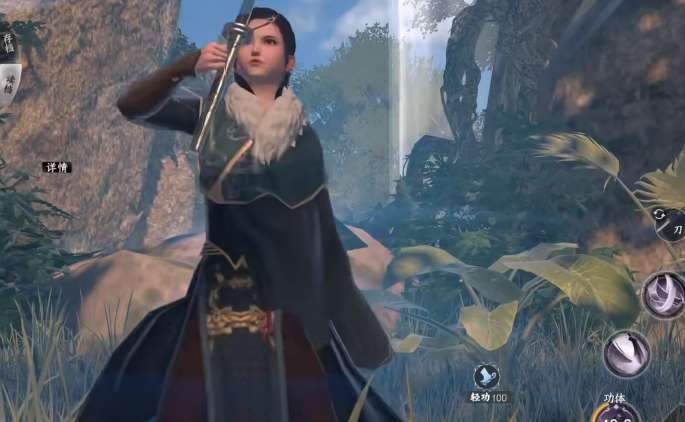The width and height of the screenshot is (685, 422).
Task: Switch weapon with the 刀 swap button
Action: [669, 222]
